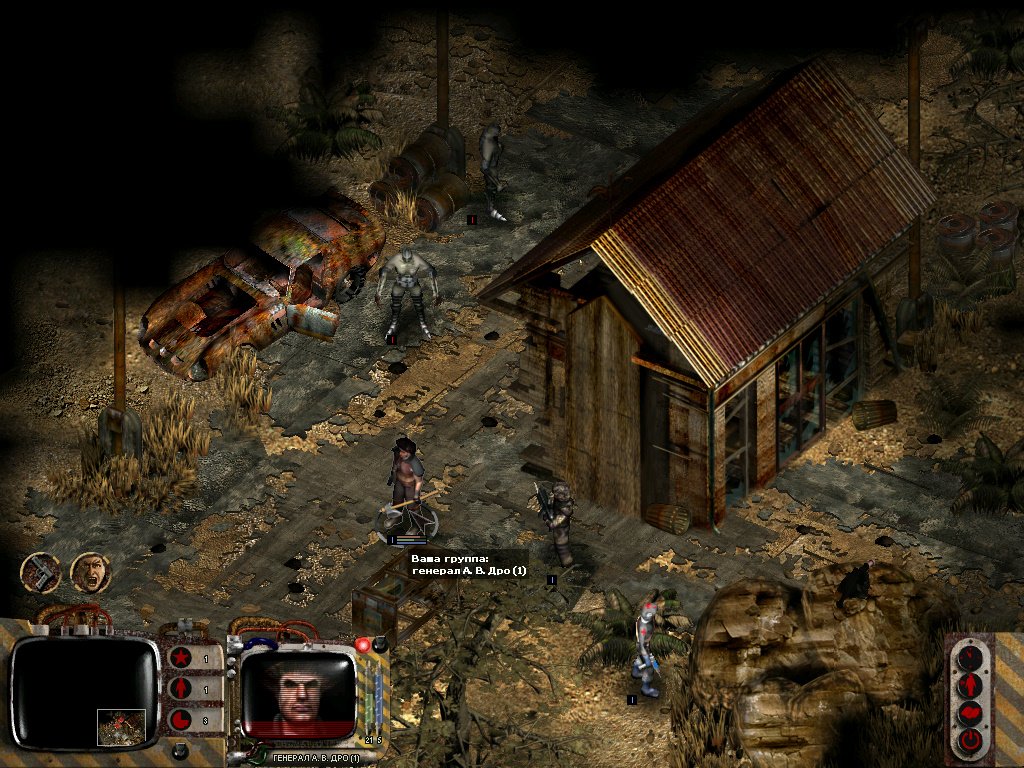Open the minimap thumbnail
The height and width of the screenshot is (768, 1024).
click(x=121, y=726)
